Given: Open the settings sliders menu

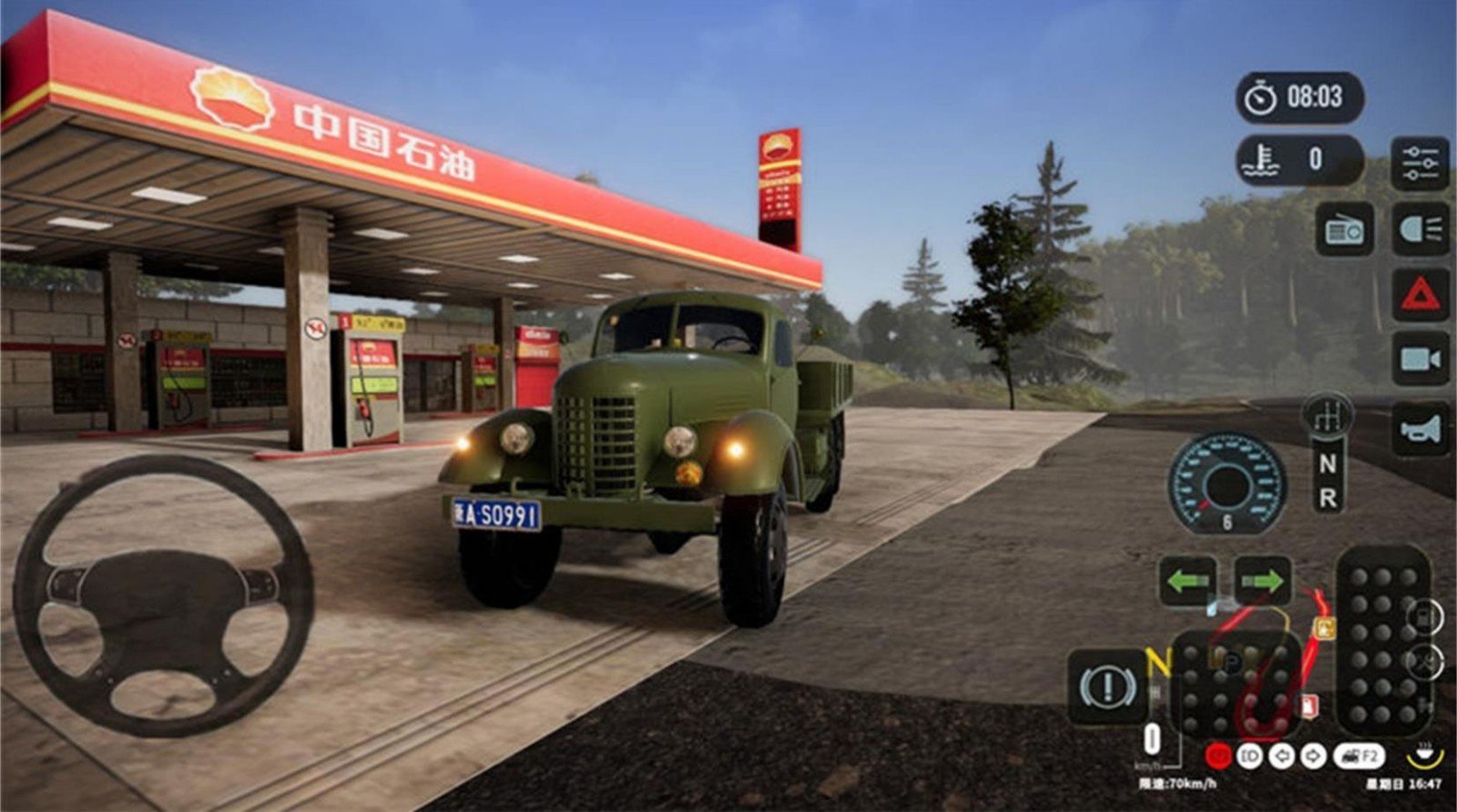Looking at the screenshot, I should (1420, 163).
